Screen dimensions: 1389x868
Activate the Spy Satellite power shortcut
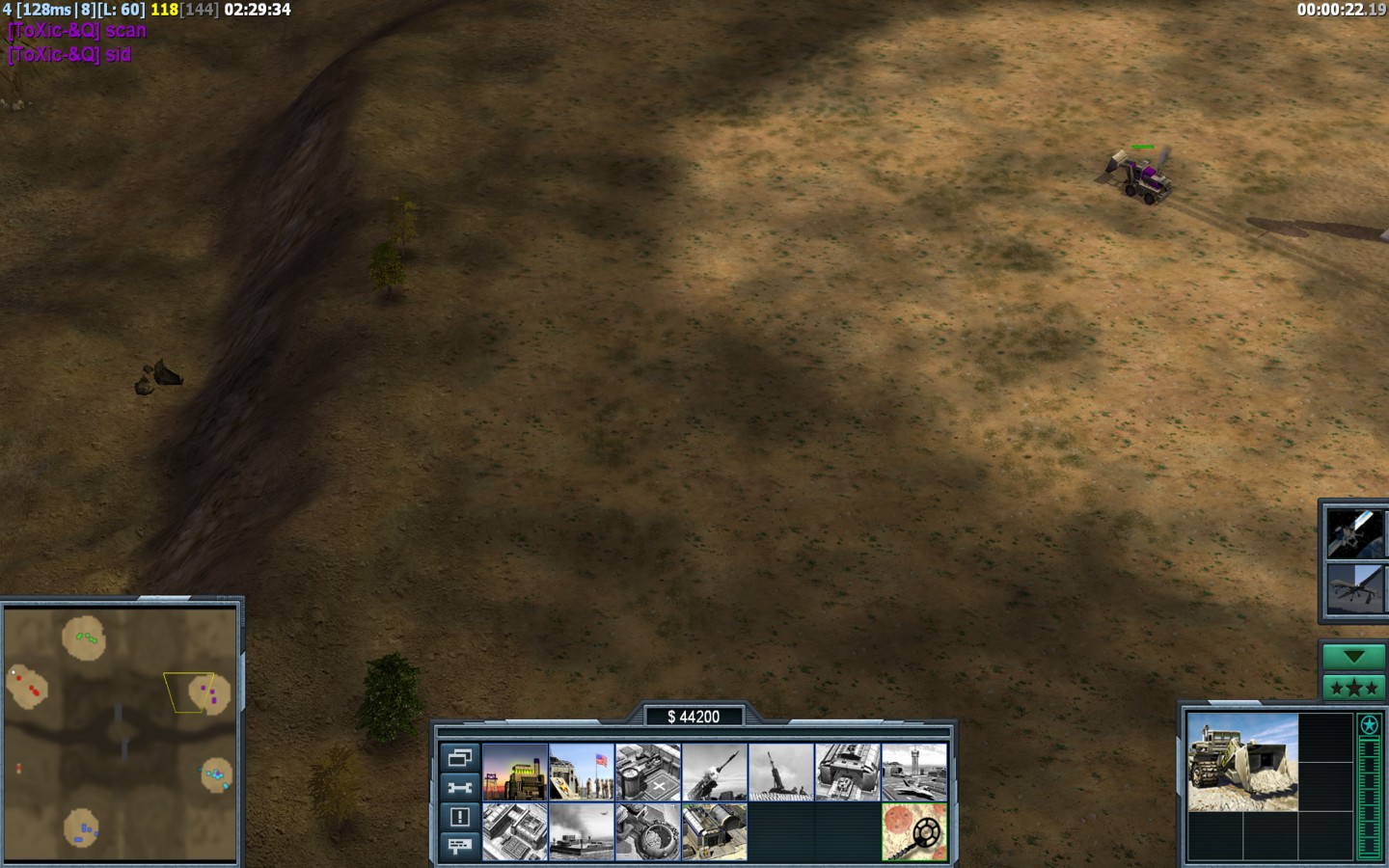1354,533
